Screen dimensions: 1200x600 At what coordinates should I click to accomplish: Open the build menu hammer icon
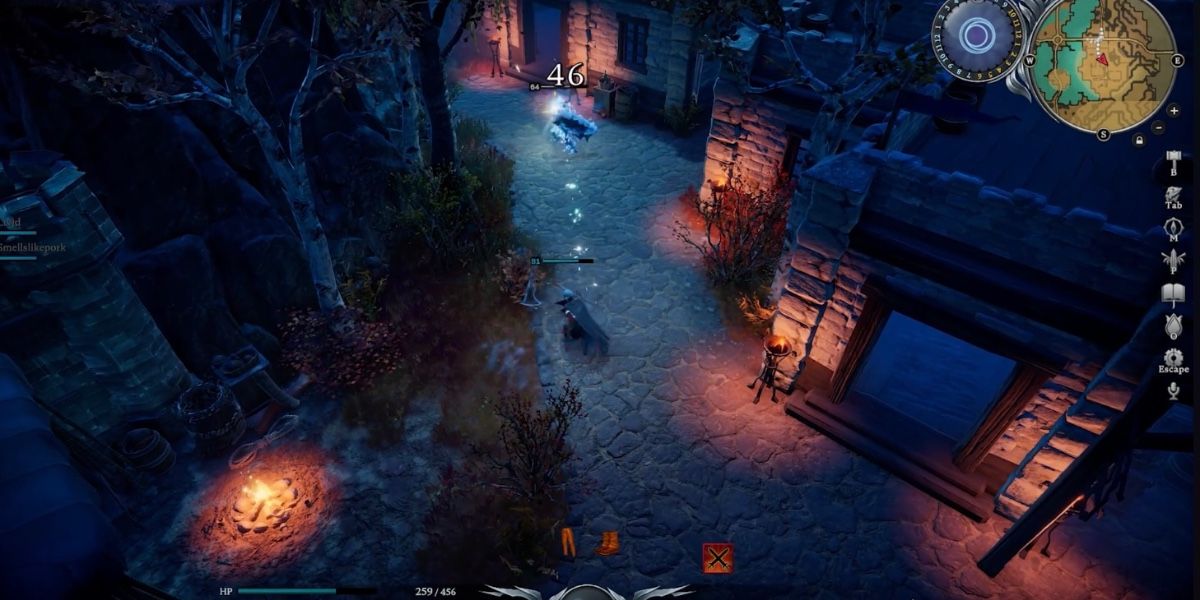pyautogui.click(x=1174, y=162)
